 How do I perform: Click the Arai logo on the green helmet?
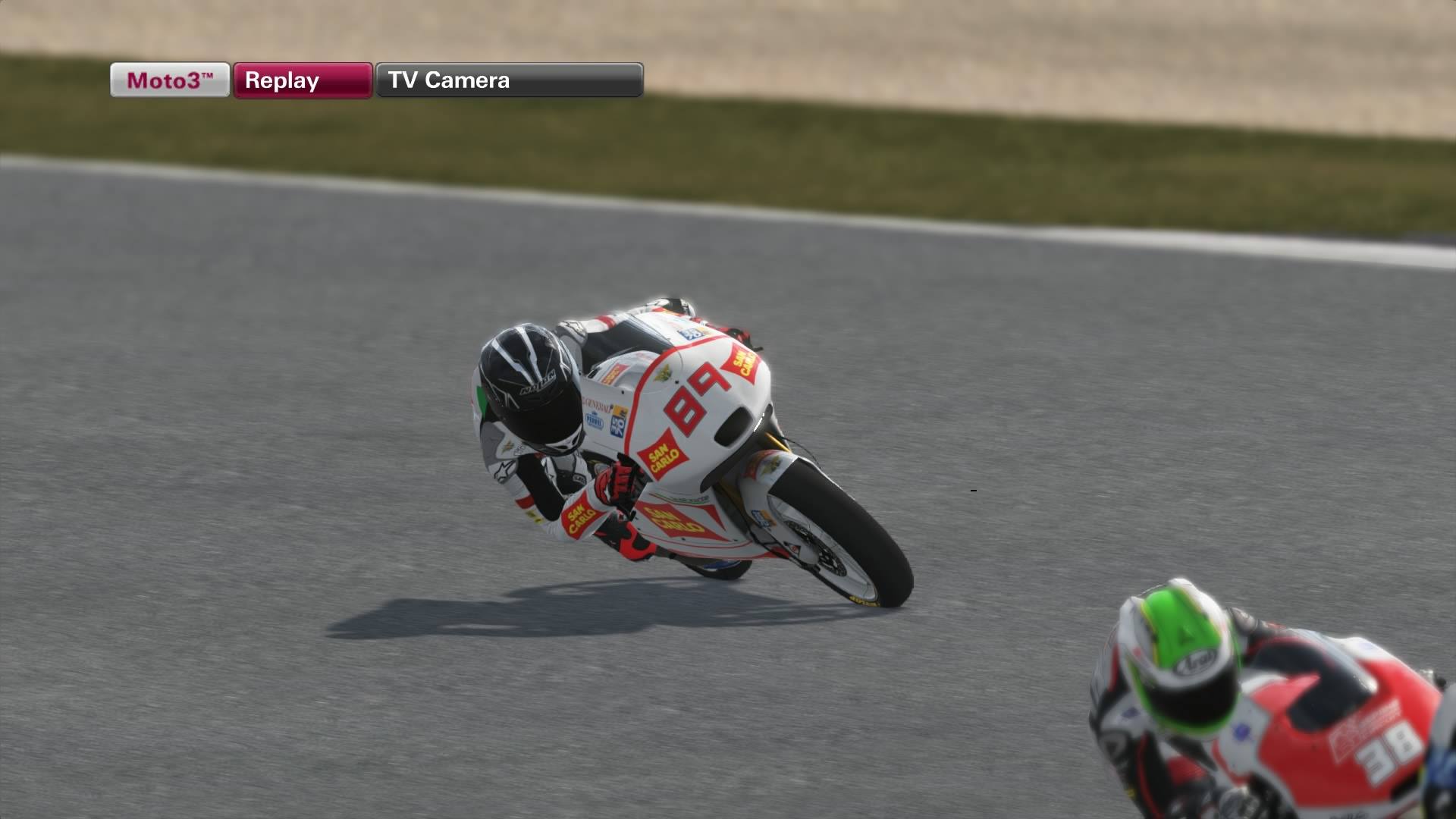coord(1194,664)
